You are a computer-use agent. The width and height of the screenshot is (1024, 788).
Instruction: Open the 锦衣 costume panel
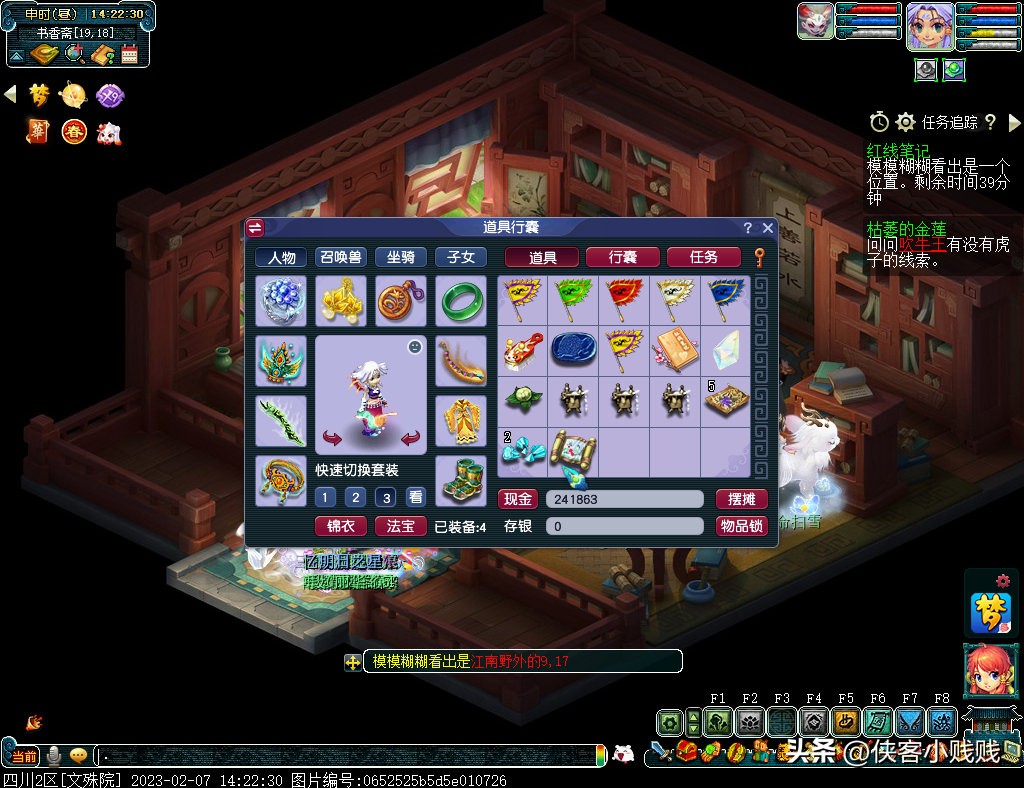click(340, 526)
